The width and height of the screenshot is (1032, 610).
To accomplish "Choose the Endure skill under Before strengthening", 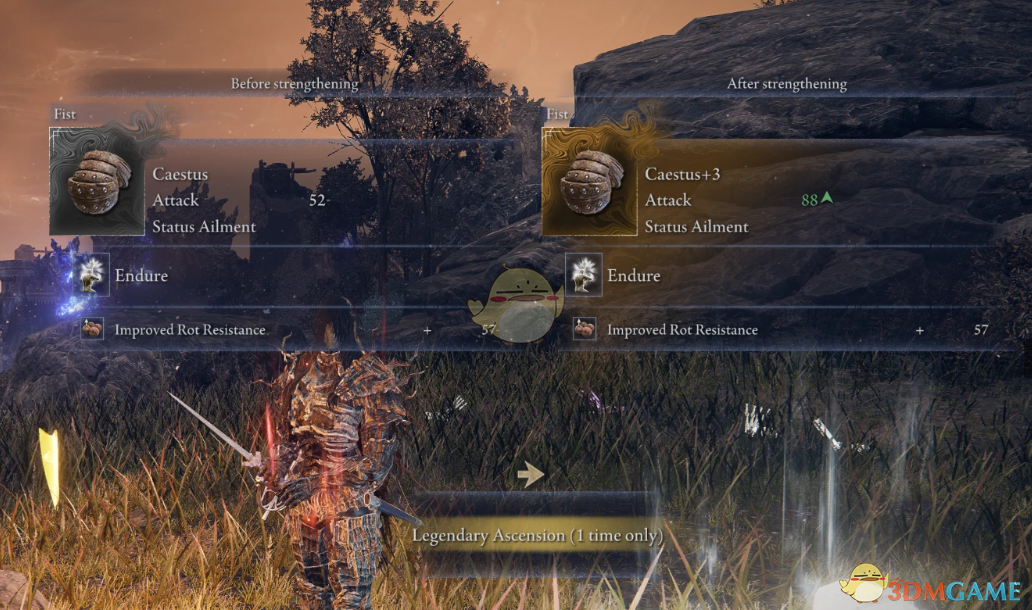I will [141, 275].
